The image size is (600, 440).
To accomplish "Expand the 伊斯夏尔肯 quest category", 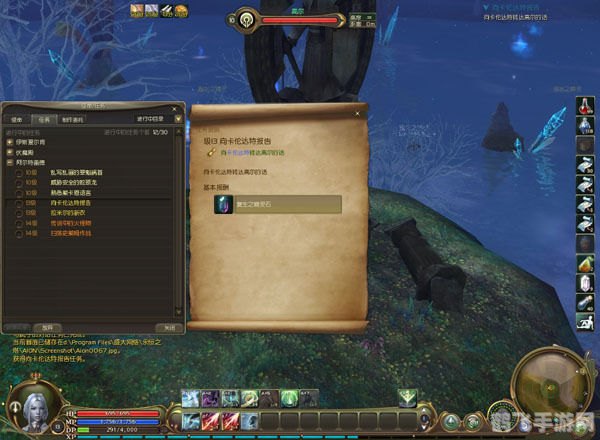I will coord(9,141).
